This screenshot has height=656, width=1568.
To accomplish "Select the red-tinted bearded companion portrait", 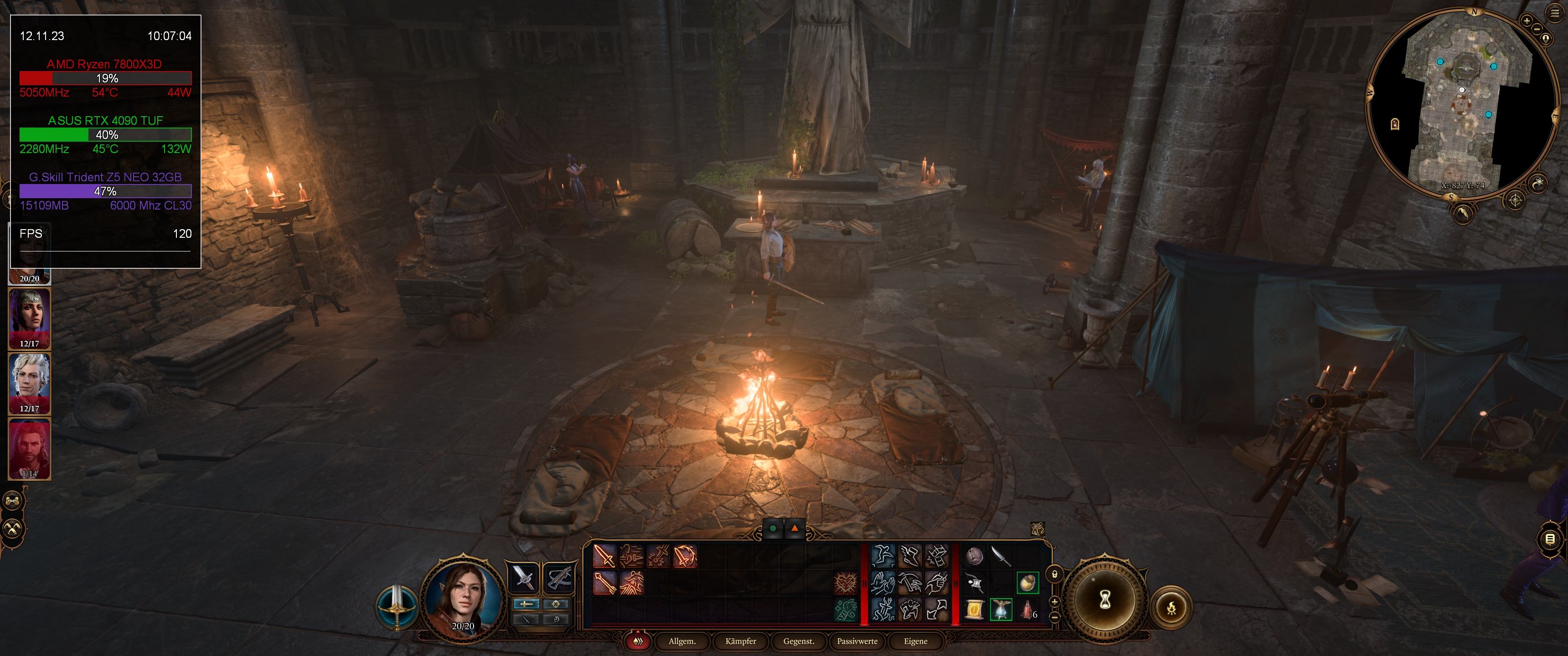I will (29, 447).
